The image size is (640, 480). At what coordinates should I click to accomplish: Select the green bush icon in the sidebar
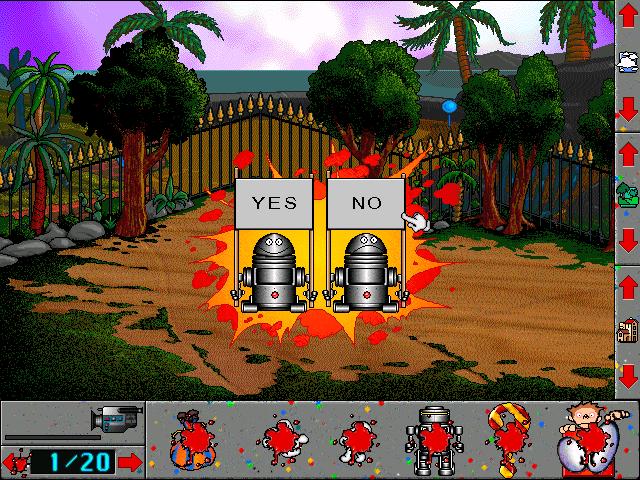[x=627, y=193]
